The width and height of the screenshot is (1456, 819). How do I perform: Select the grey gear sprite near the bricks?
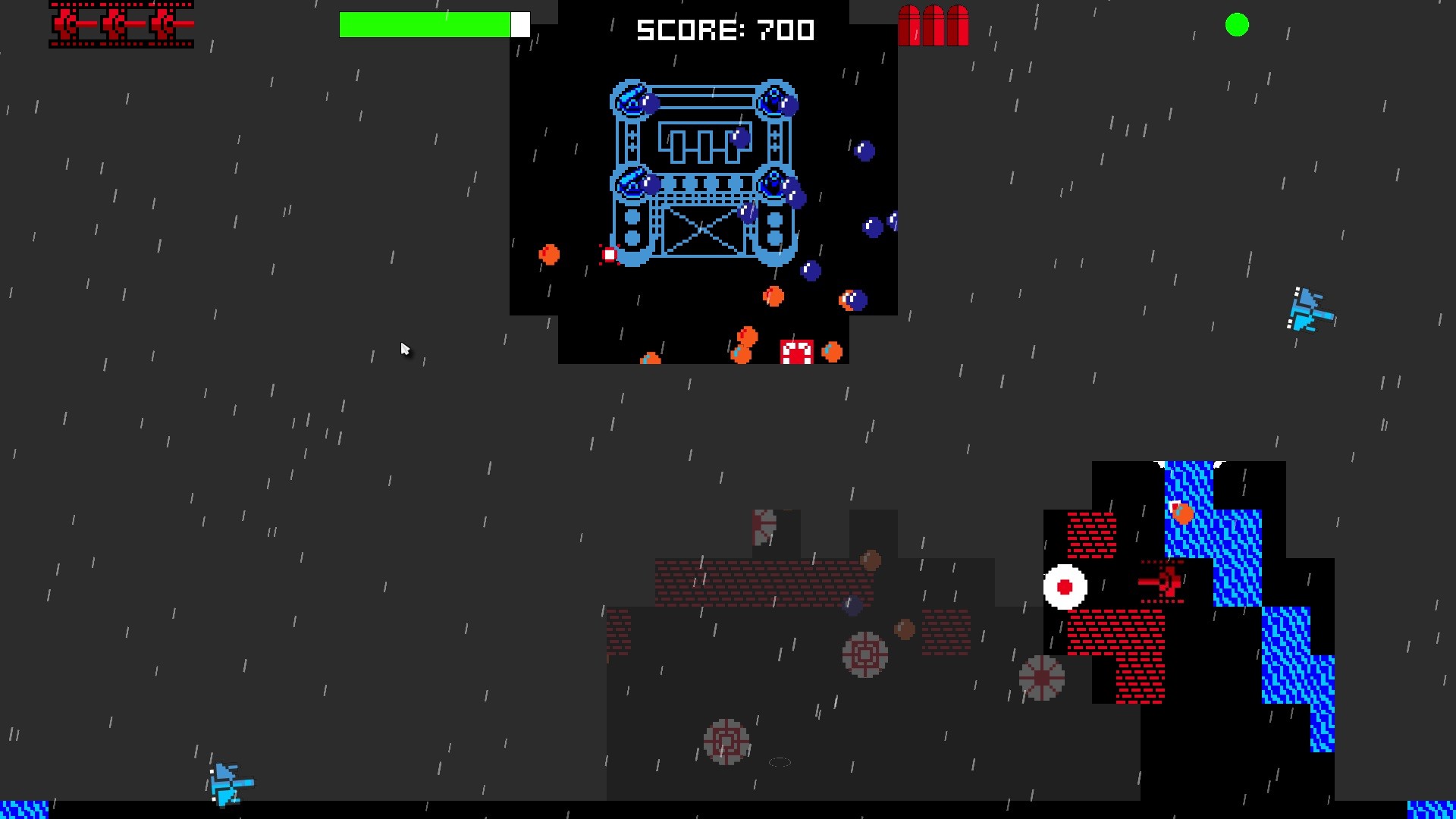(863, 654)
